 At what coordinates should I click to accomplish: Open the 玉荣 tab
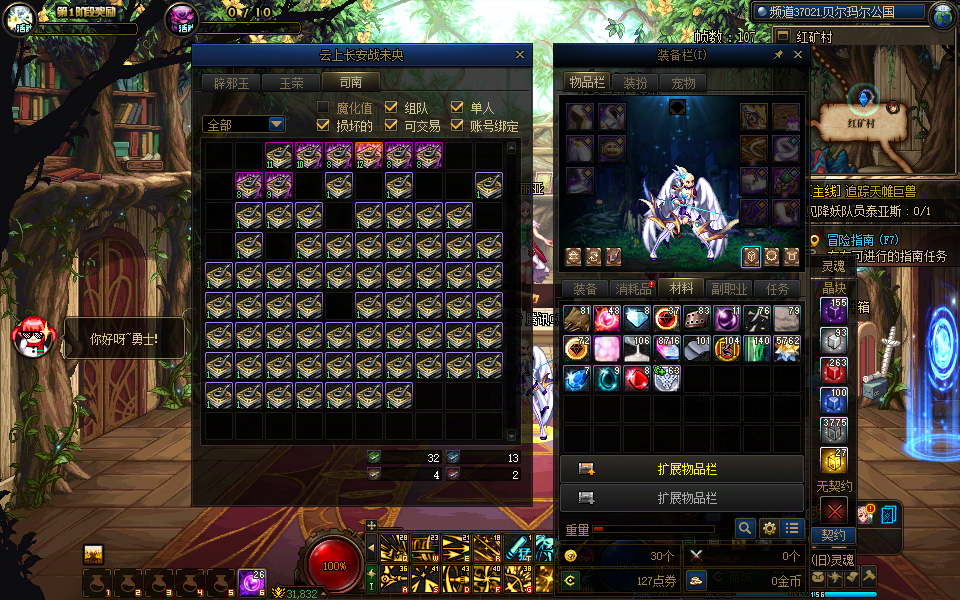tap(291, 83)
